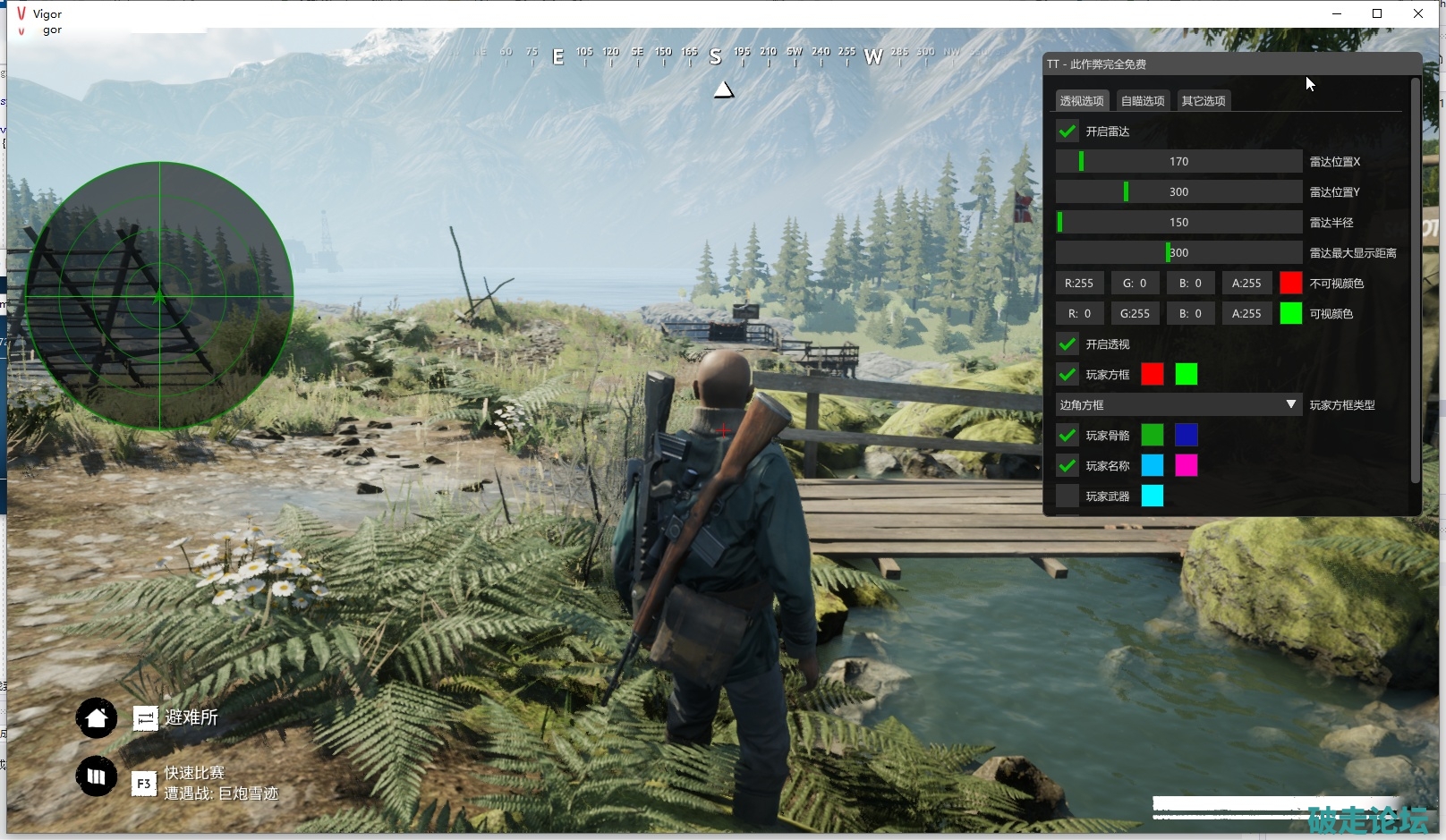Close the Vigor game window
Image resolution: width=1446 pixels, height=840 pixels.
[x=1418, y=13]
